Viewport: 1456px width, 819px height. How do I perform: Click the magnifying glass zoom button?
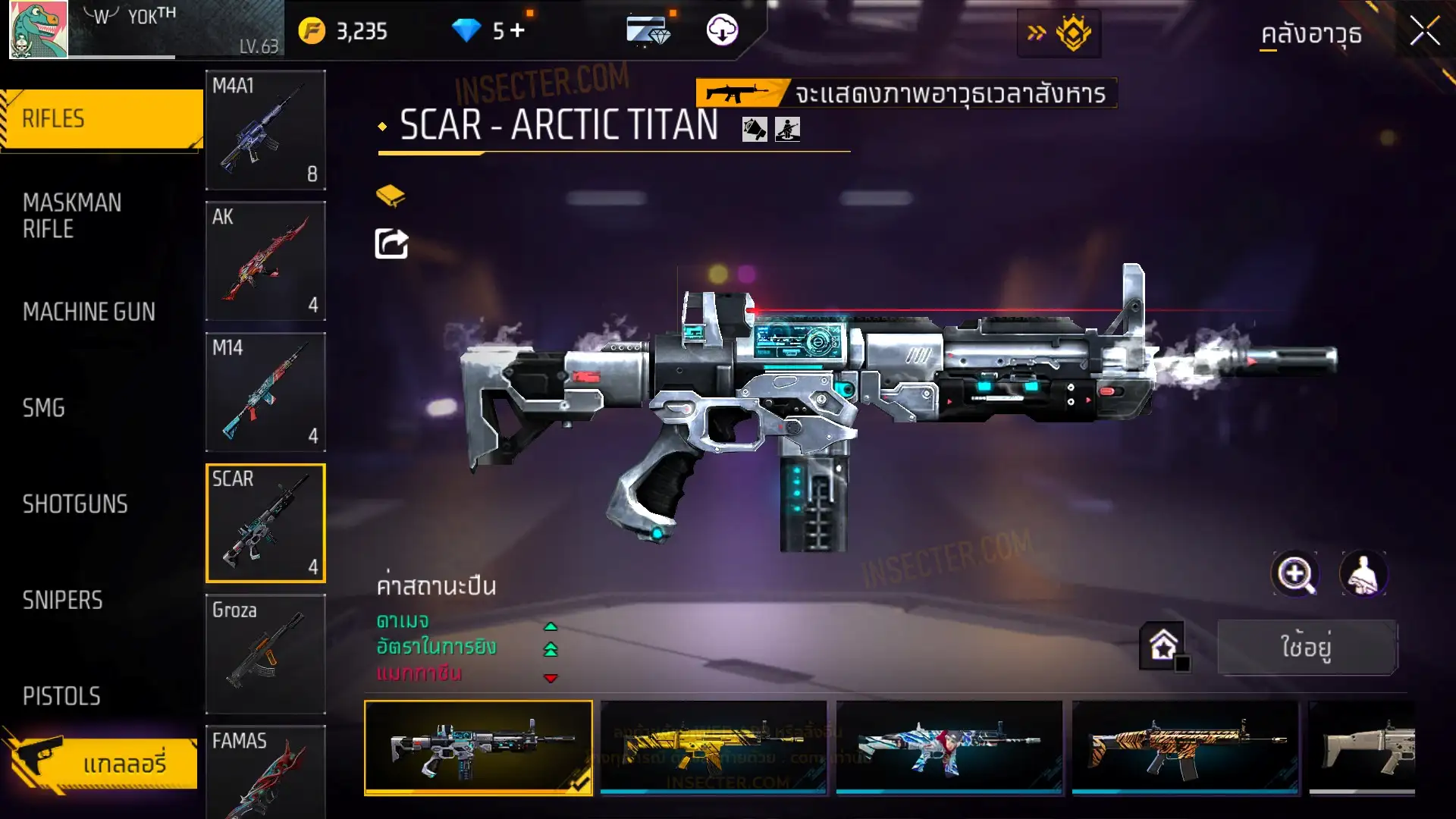1294,574
